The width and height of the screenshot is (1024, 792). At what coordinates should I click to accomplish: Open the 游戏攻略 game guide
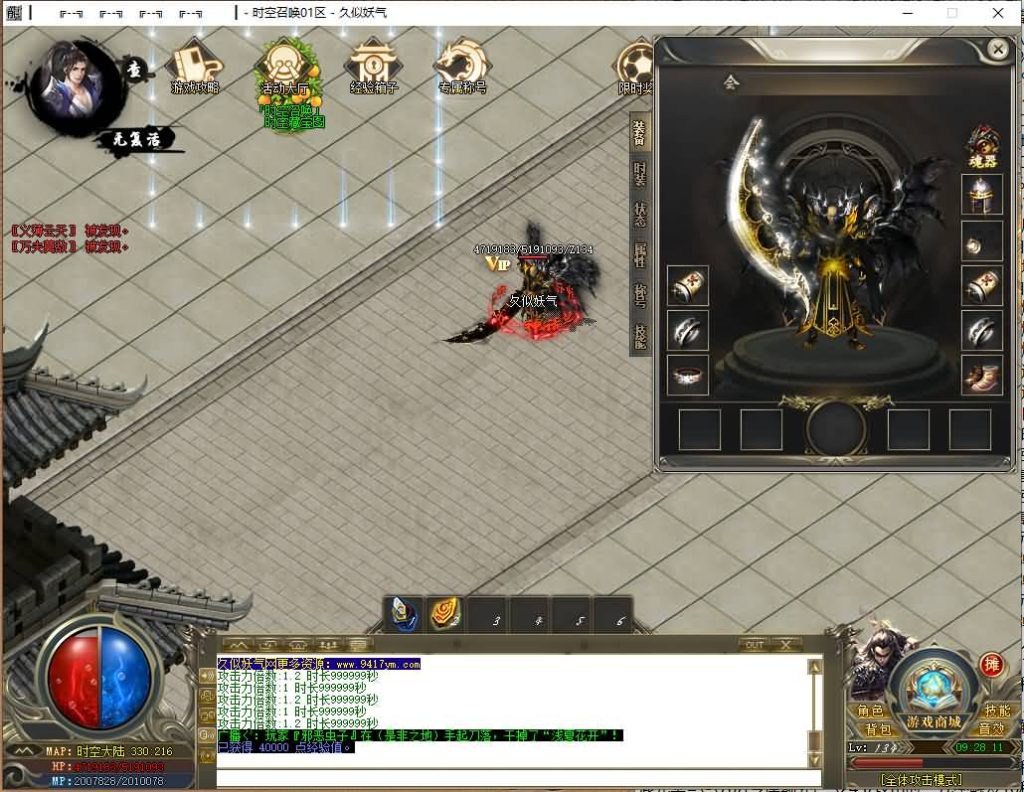[x=195, y=67]
